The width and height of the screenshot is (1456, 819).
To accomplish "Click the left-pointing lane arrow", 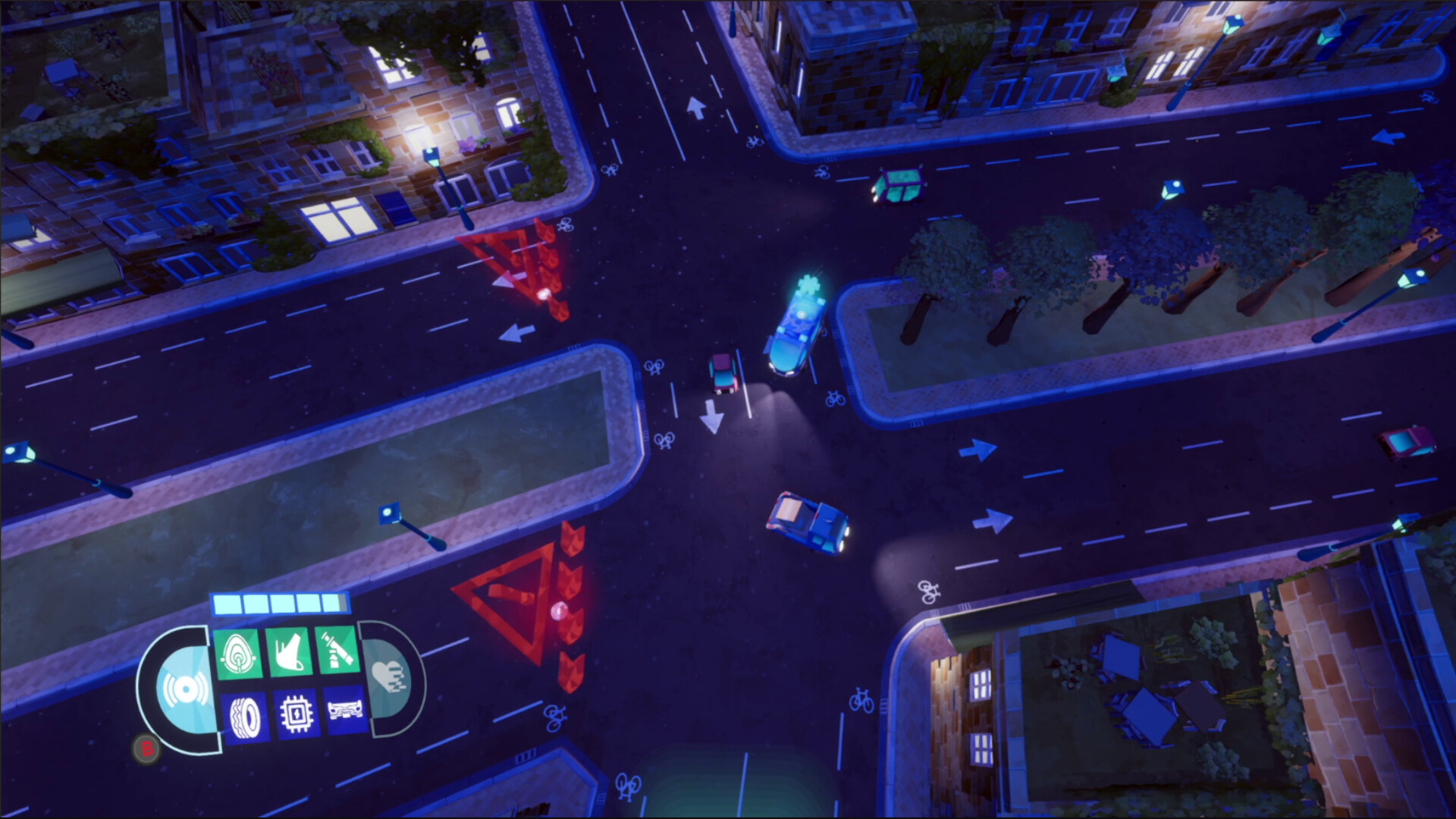I will pyautogui.click(x=516, y=331).
